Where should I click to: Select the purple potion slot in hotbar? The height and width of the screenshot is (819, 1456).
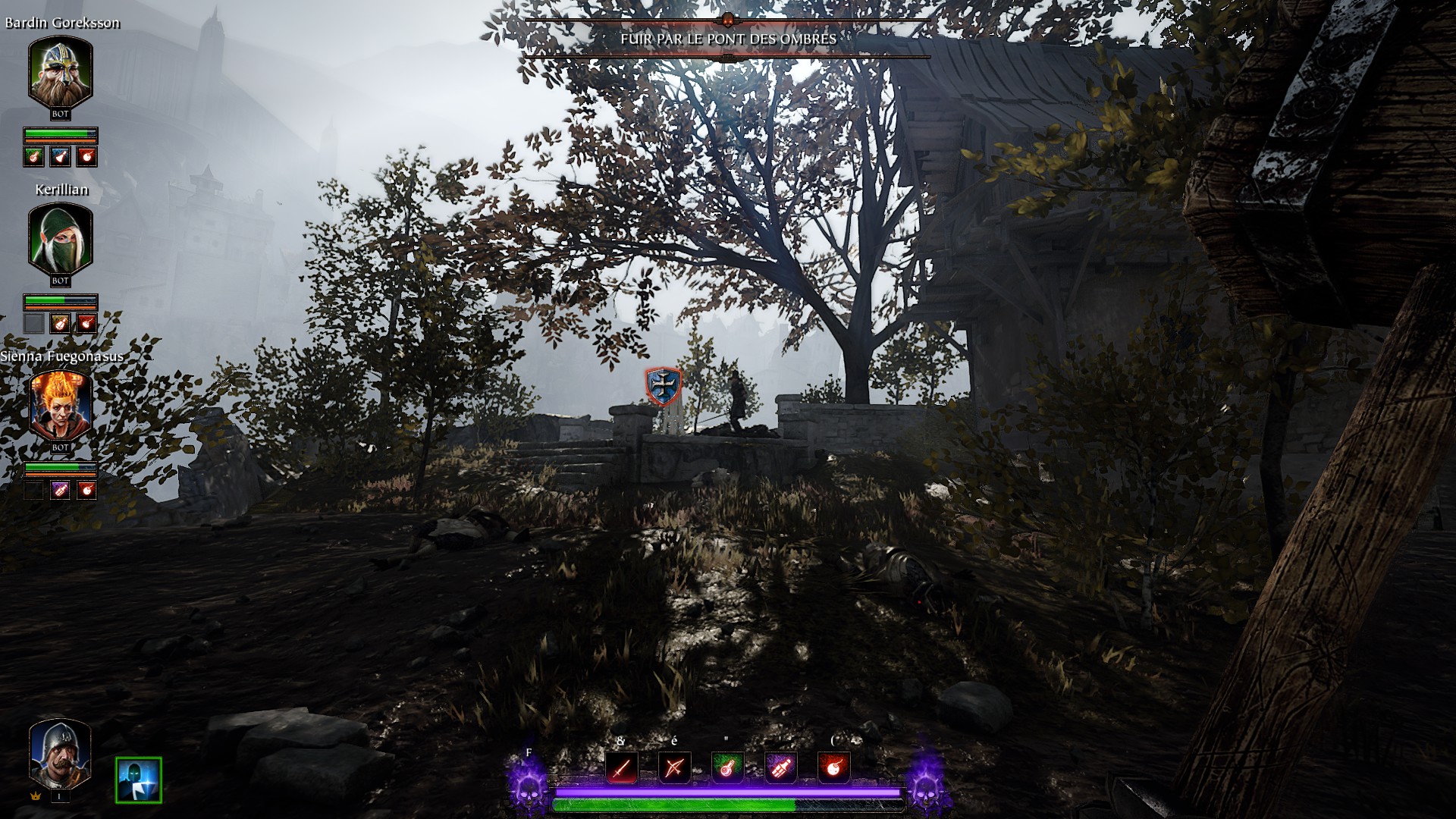(780, 768)
